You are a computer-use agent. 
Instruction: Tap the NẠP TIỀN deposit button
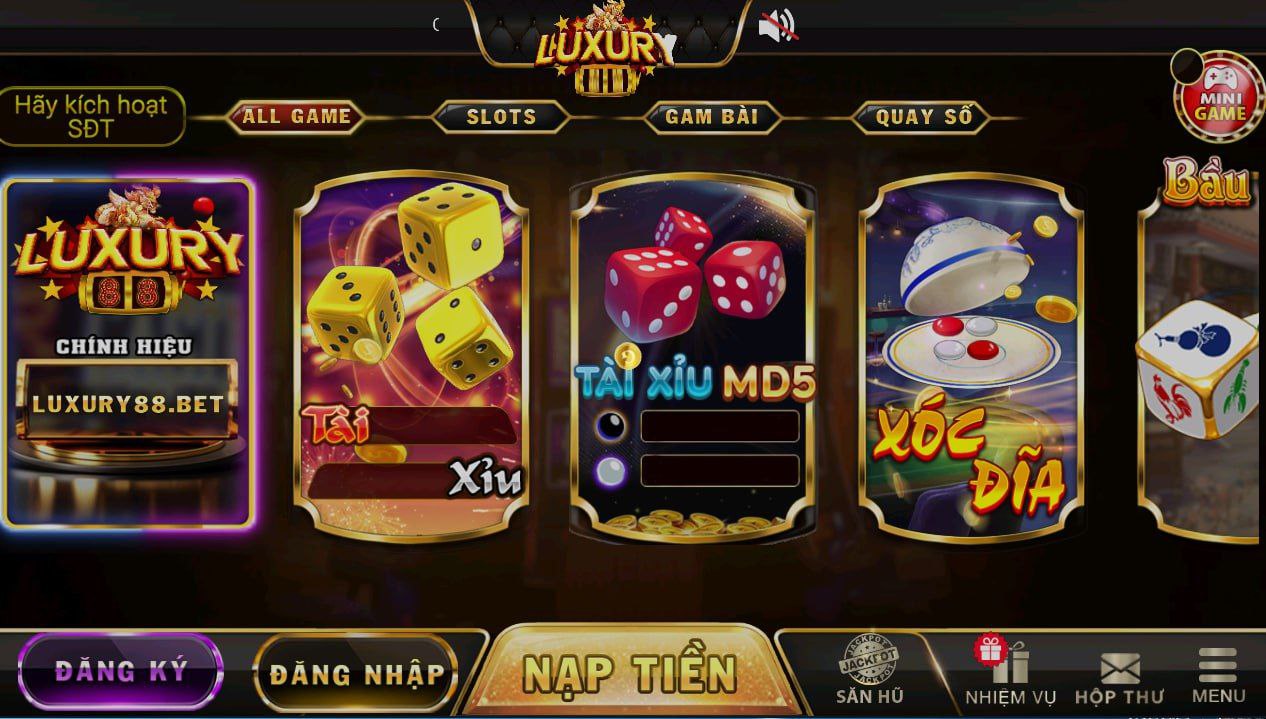click(629, 673)
